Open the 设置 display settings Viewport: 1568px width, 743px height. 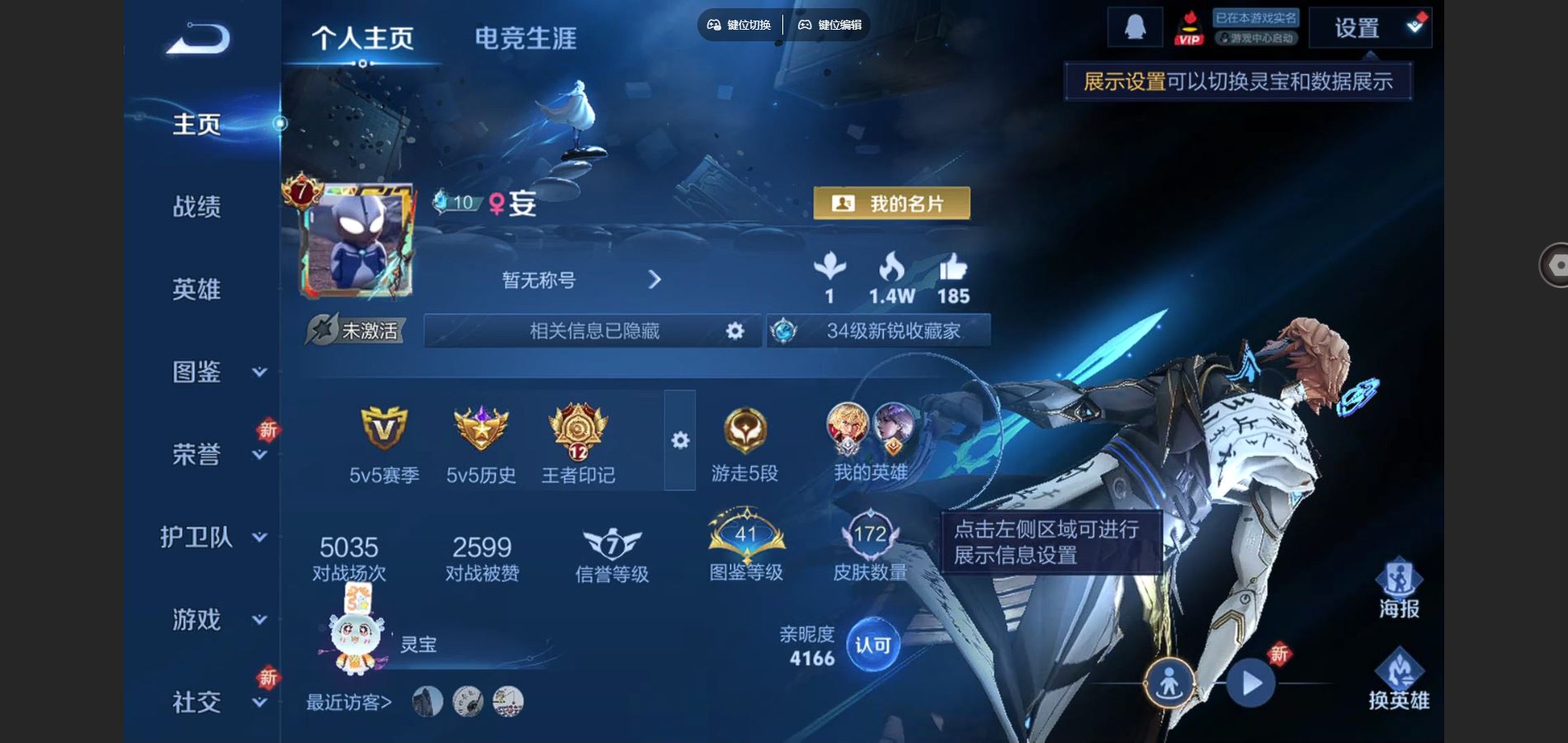[x=1369, y=28]
